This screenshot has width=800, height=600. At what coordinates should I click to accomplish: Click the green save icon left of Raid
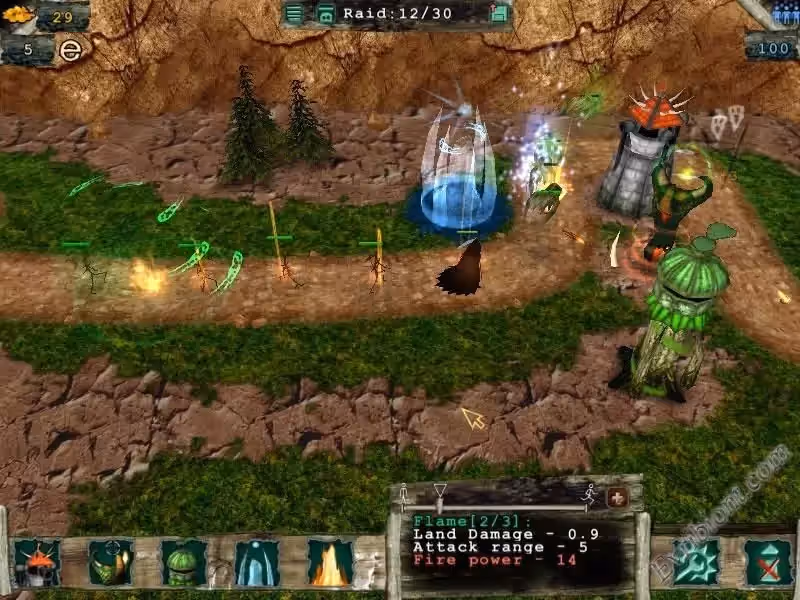click(x=326, y=13)
